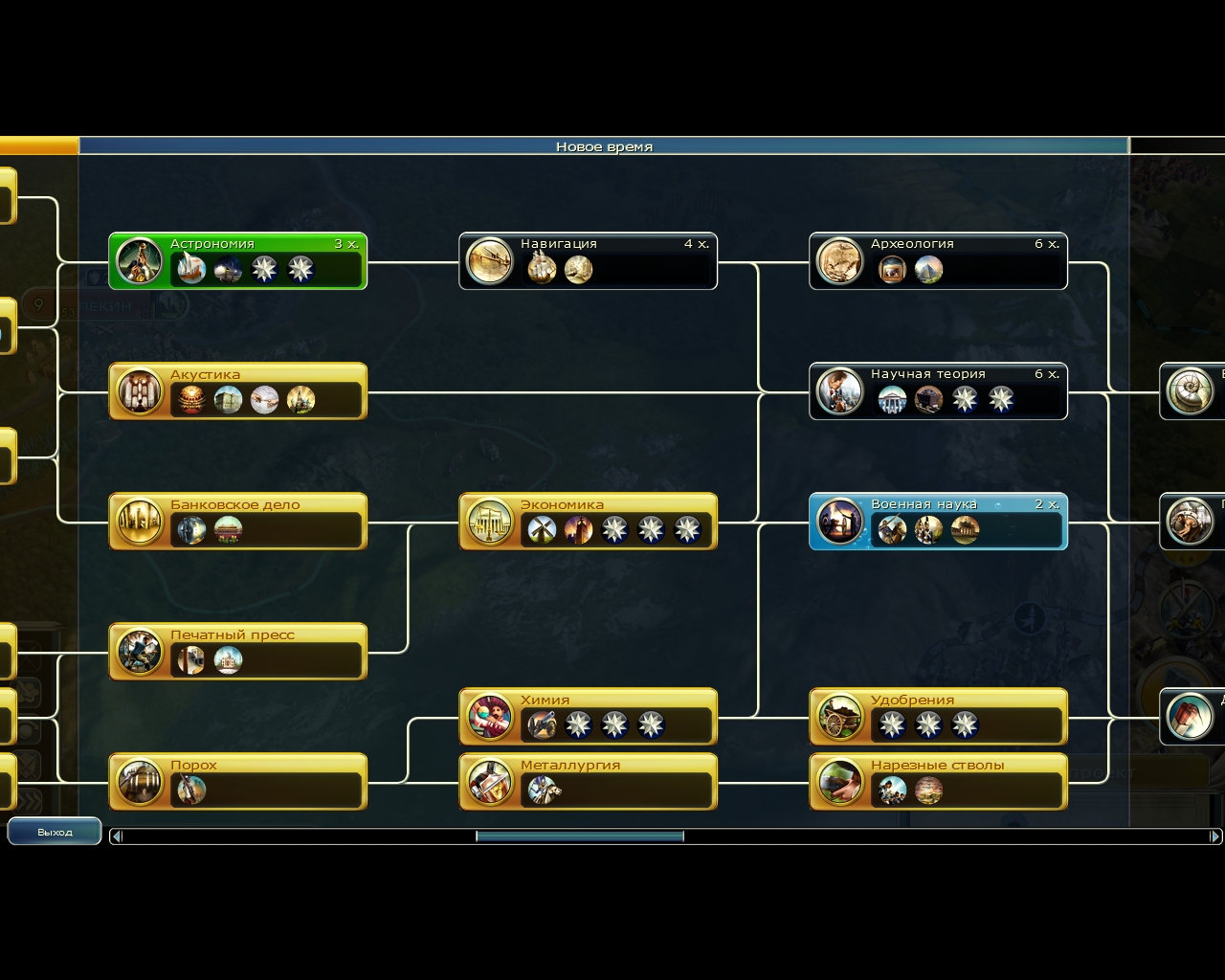
Task: Click the left arrow of the bottom scrollbar
Action: coord(115,835)
